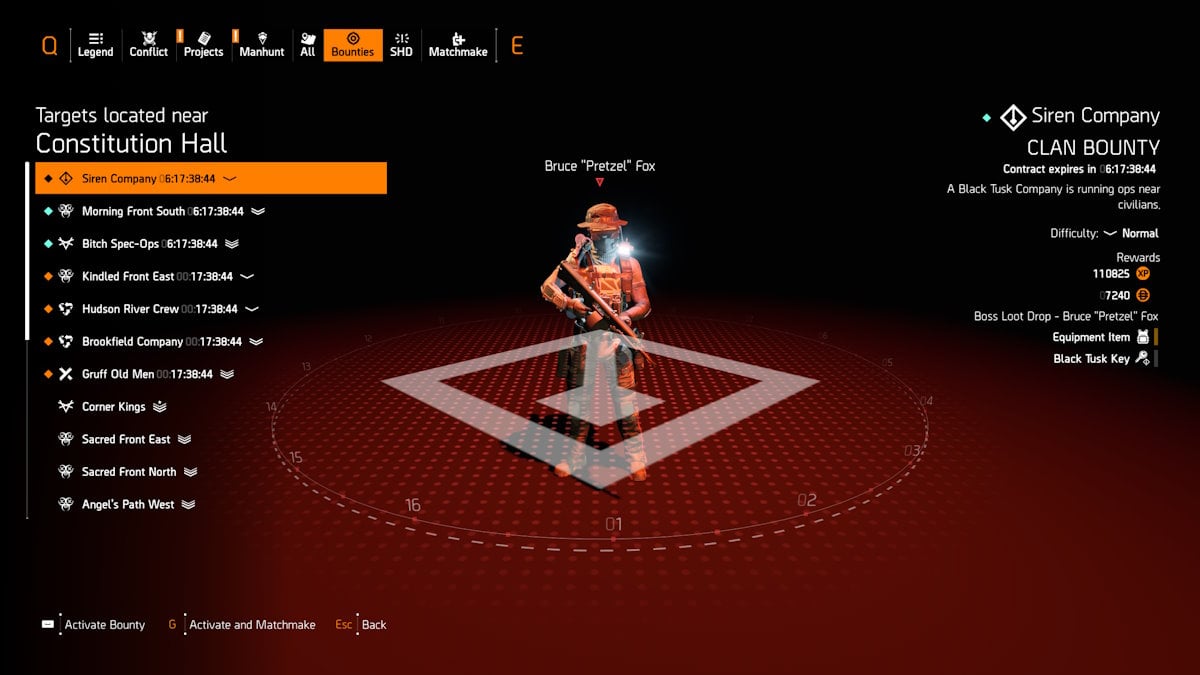Switch to the Matchmake tab
1200x675 pixels.
[458, 45]
